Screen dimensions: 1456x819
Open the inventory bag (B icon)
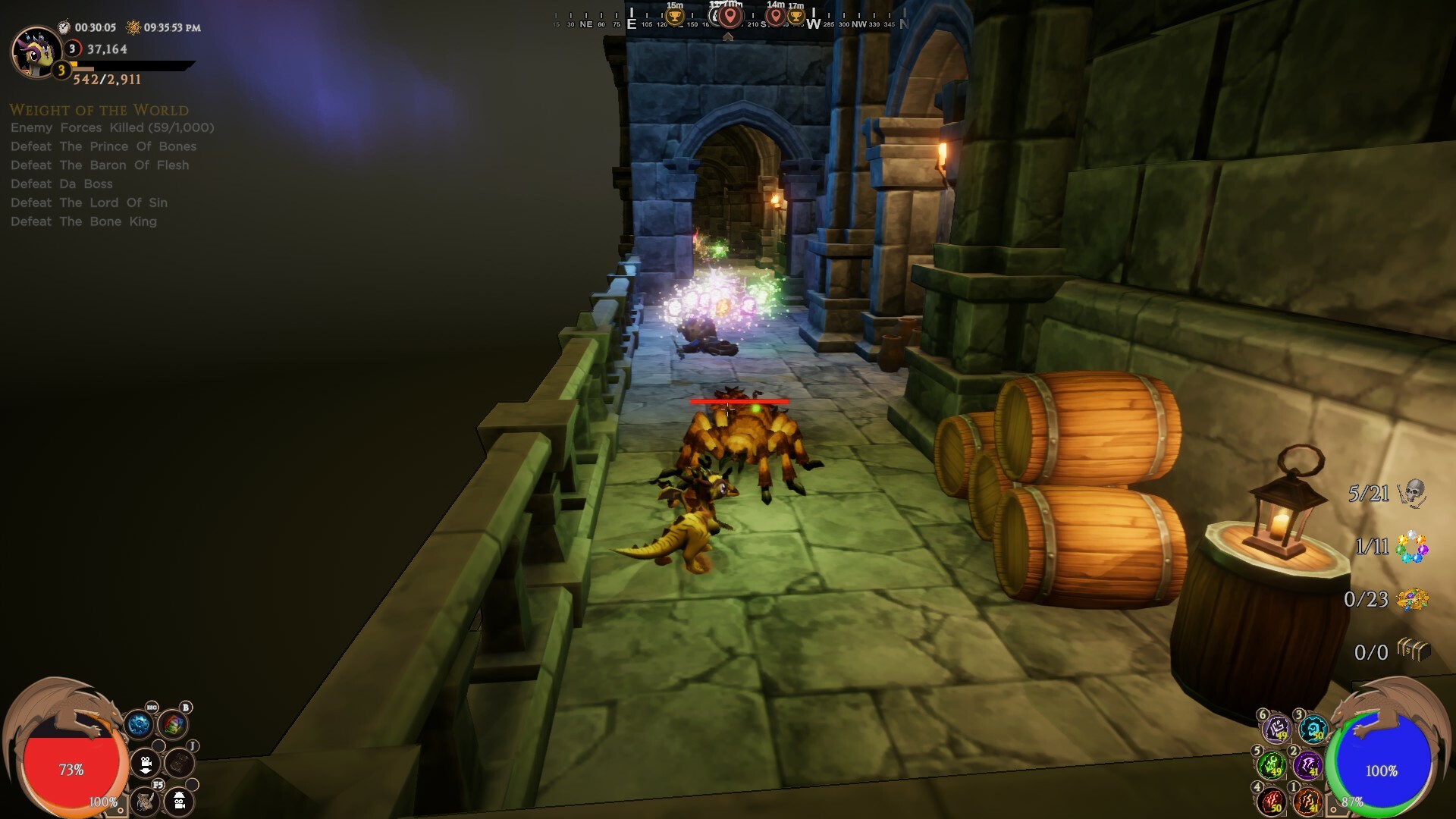pyautogui.click(x=173, y=725)
